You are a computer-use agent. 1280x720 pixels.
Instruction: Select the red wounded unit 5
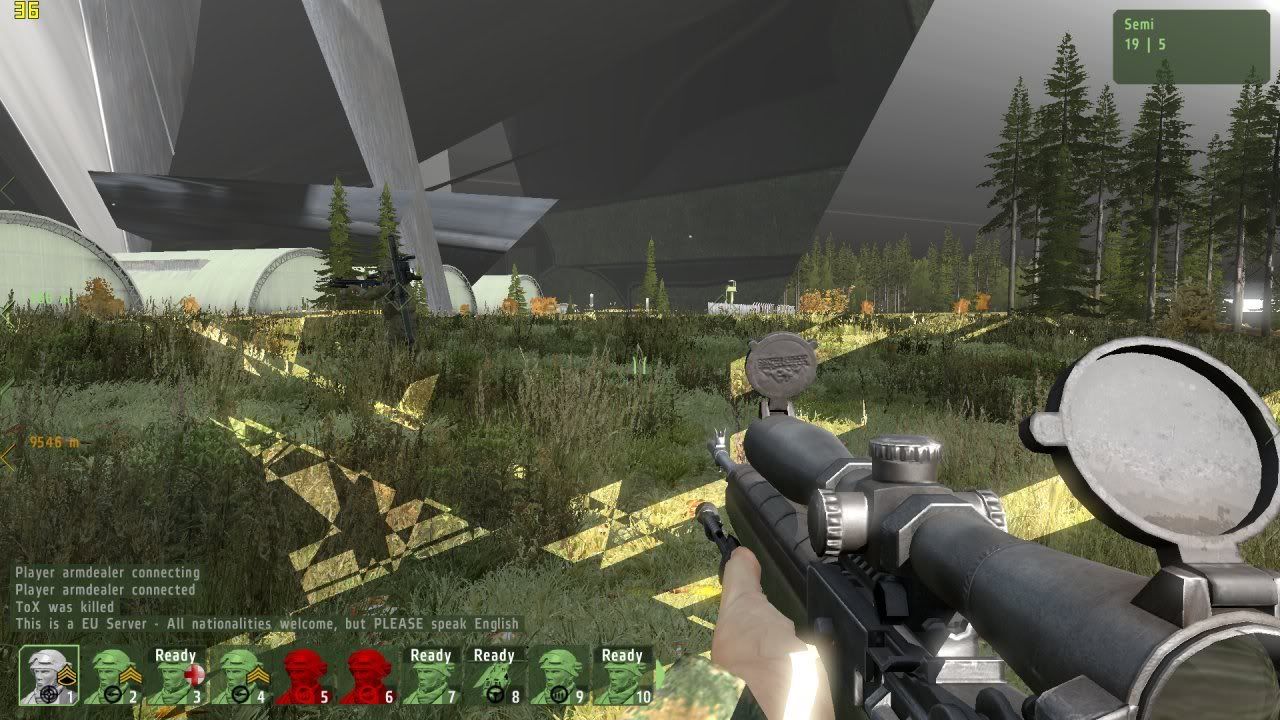coord(302,677)
